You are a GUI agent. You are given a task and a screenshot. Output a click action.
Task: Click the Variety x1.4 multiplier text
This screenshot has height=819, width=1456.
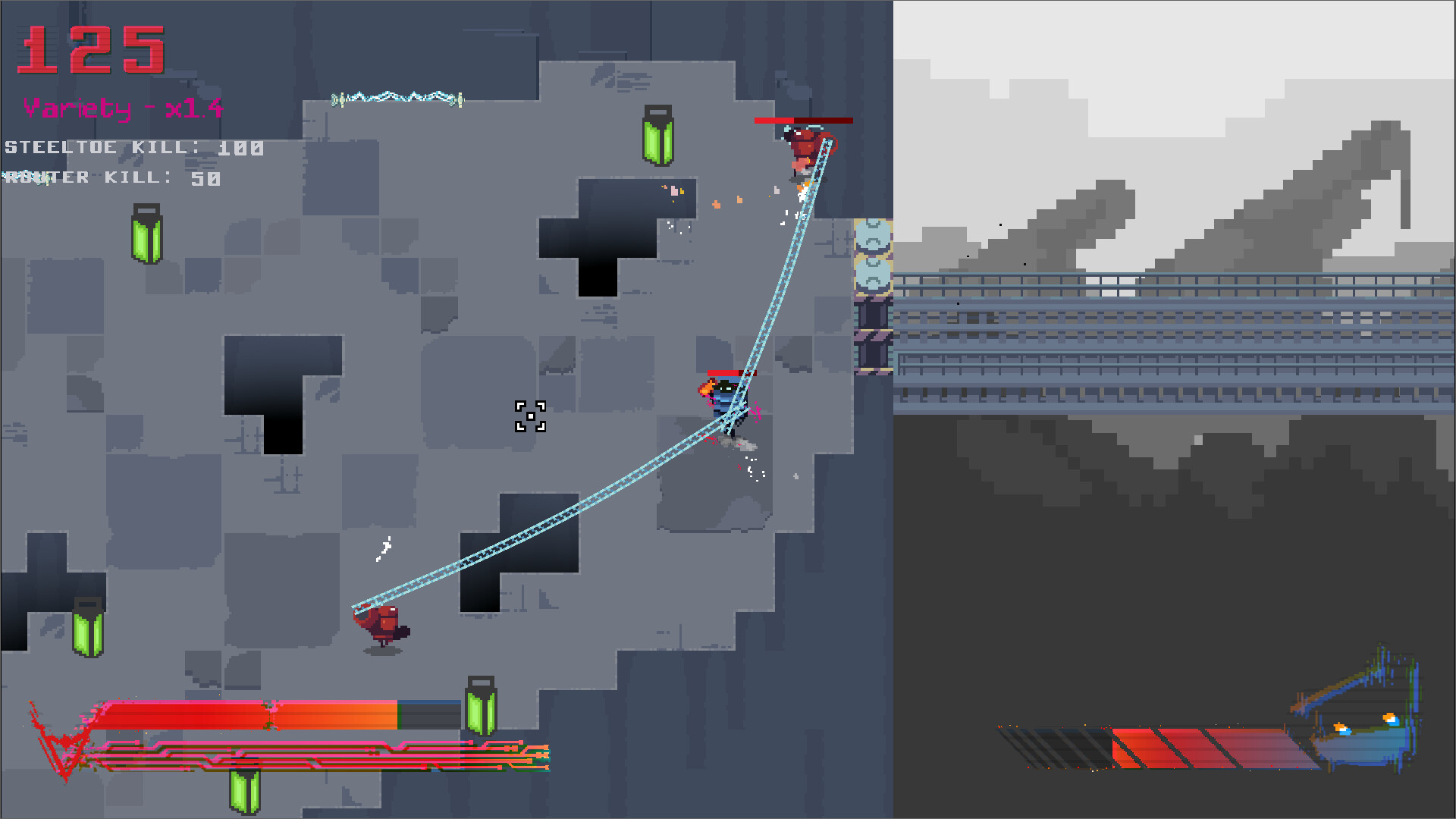(x=121, y=108)
